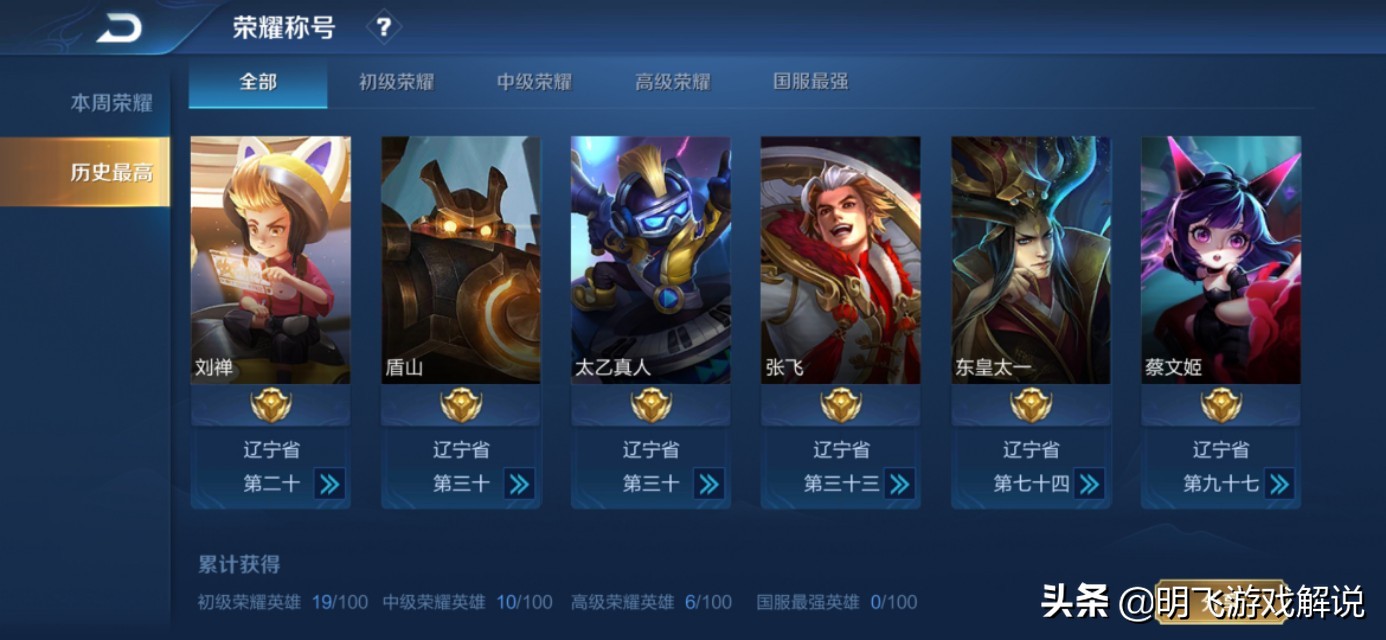Click the 张飞 hero card
The height and width of the screenshot is (640, 1386).
tap(840, 260)
